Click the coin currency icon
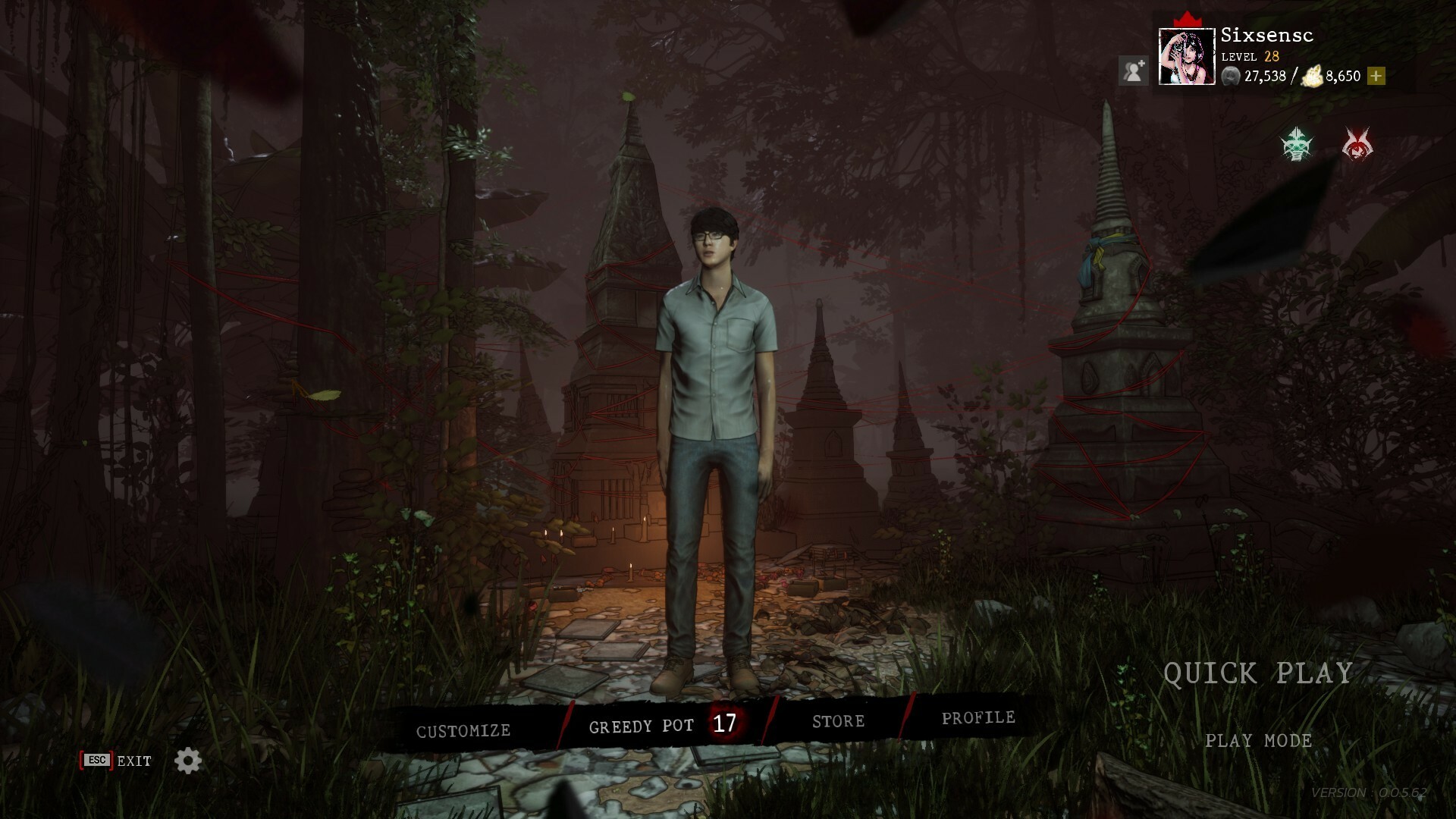The image size is (1456, 819). point(1230,77)
